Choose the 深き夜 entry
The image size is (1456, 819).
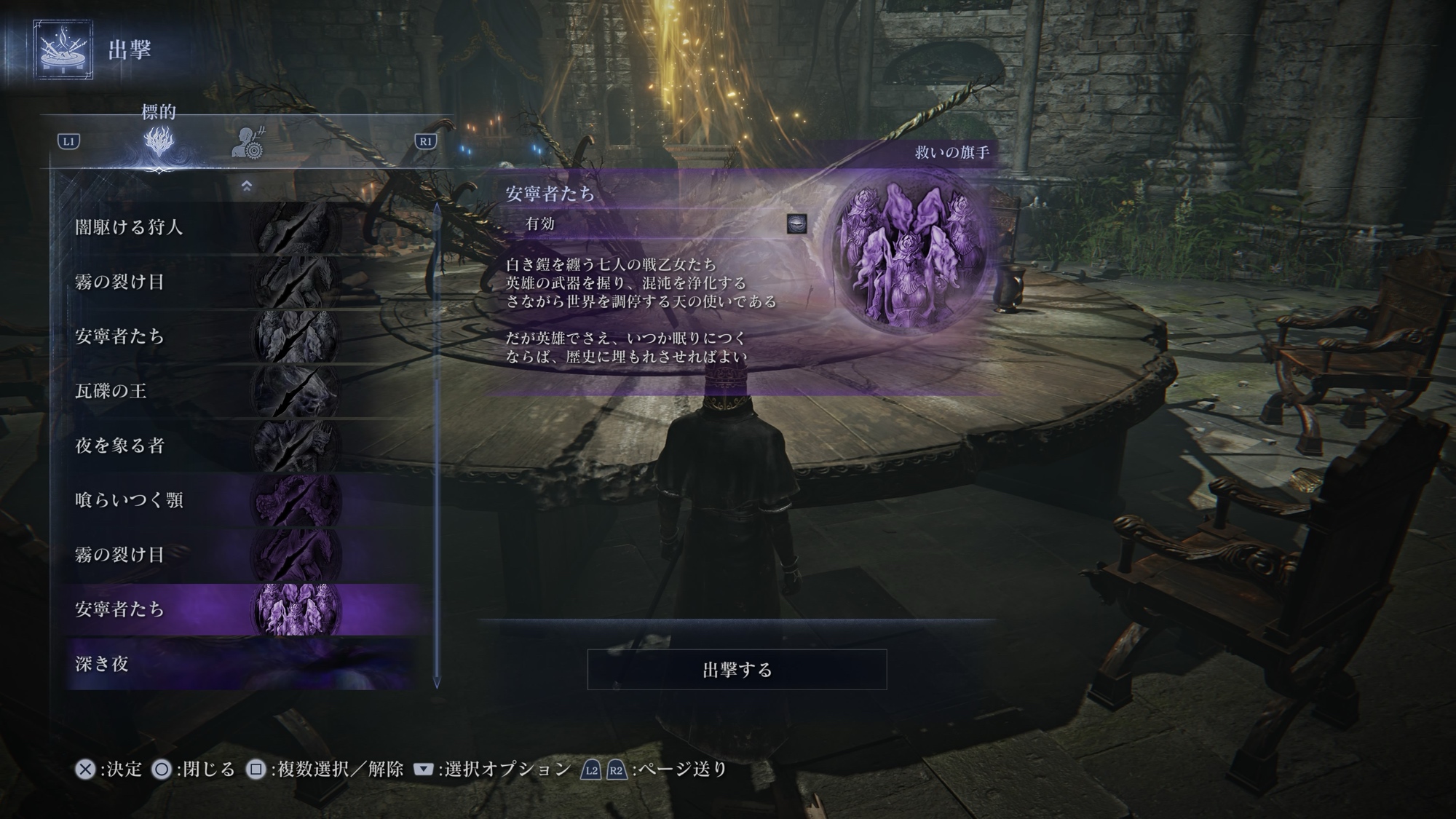click(240, 664)
